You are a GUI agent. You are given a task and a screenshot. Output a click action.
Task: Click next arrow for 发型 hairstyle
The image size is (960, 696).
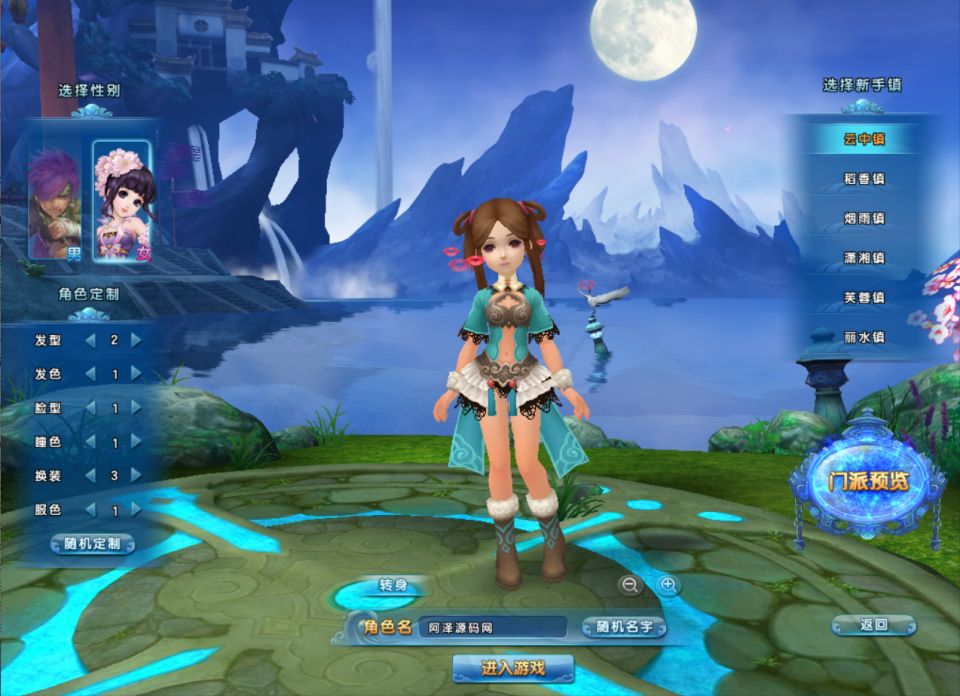pyautogui.click(x=136, y=340)
